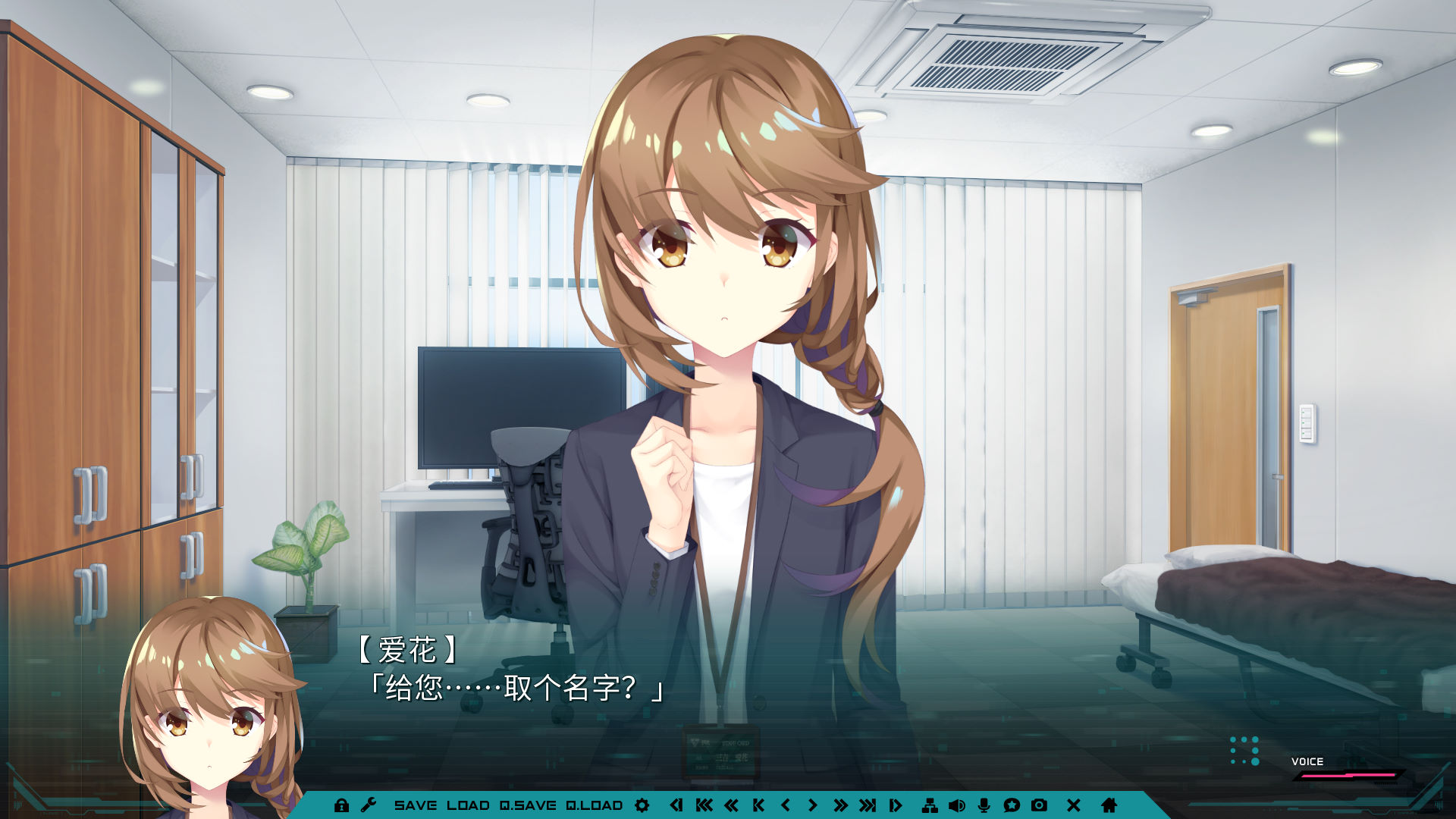Quick save with Q.SAVE
The height and width of the screenshot is (819, 1456).
pos(528,805)
